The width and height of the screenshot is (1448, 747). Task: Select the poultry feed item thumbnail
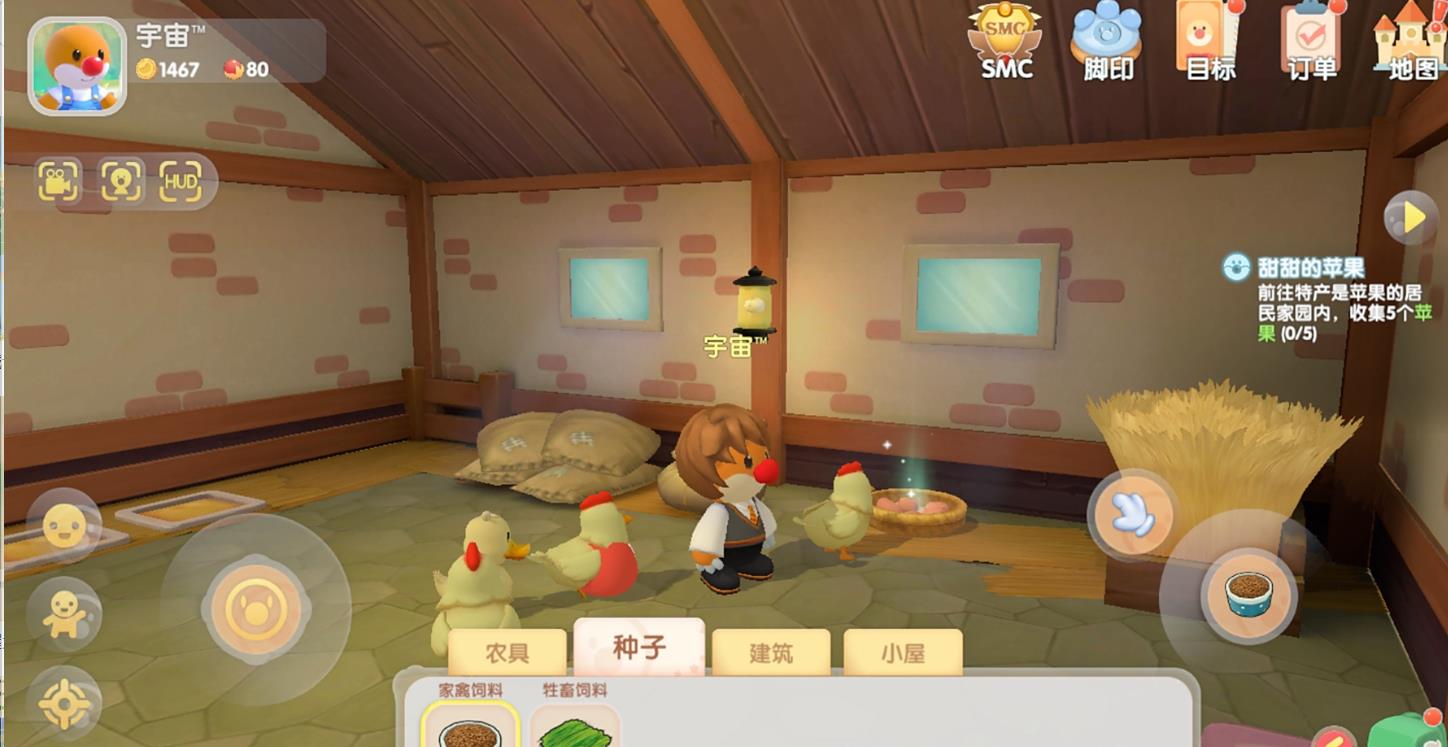click(471, 731)
